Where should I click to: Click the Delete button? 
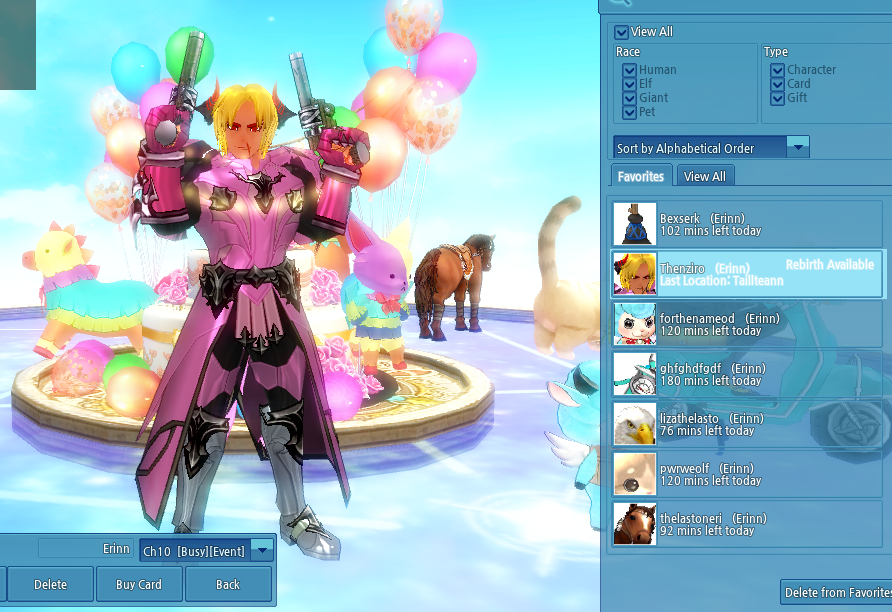50,585
